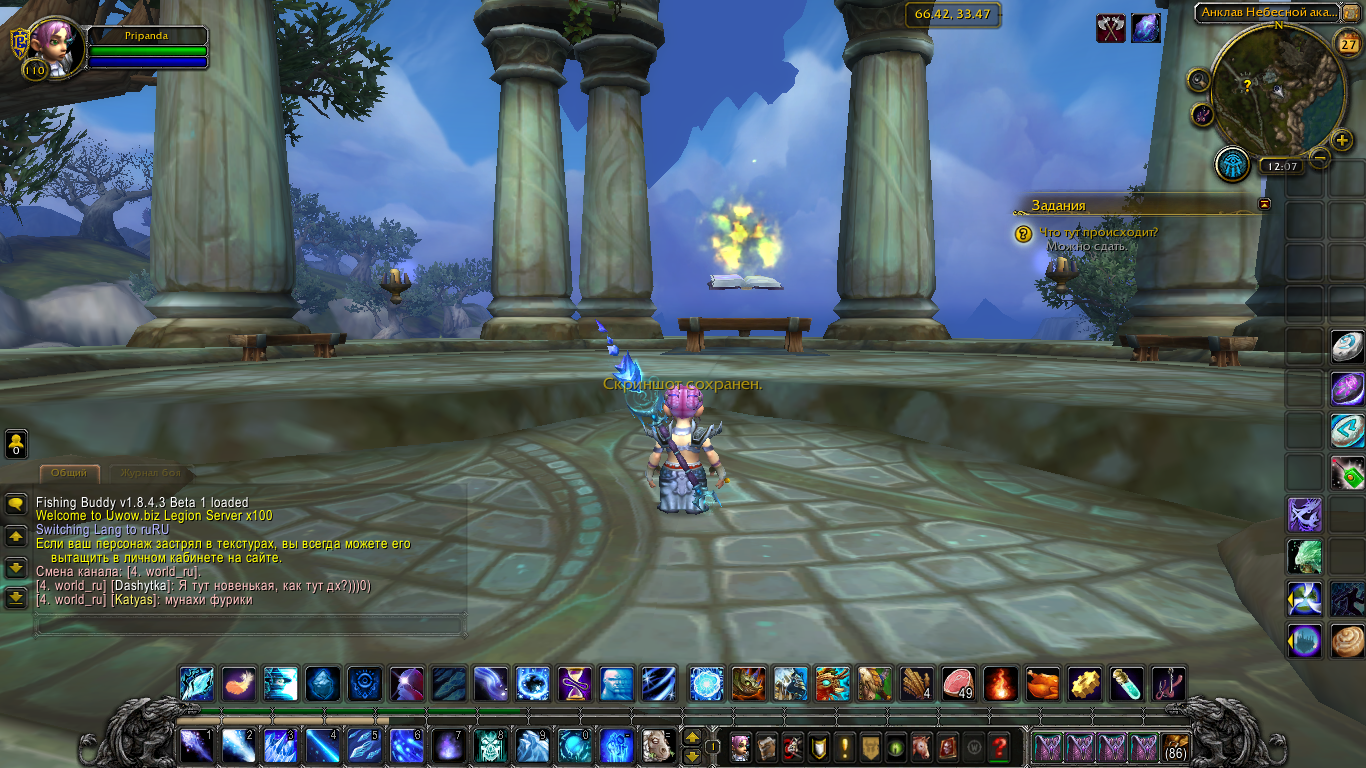The height and width of the screenshot is (768, 1366).
Task: Open the backpack showing 86 free slots
Action: pyautogui.click(x=1176, y=746)
